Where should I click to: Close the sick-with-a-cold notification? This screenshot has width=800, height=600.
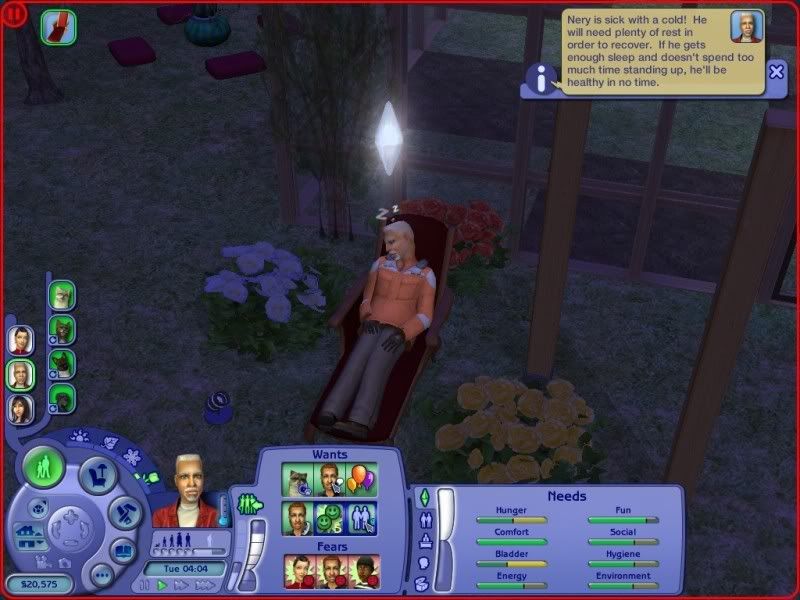pos(777,72)
